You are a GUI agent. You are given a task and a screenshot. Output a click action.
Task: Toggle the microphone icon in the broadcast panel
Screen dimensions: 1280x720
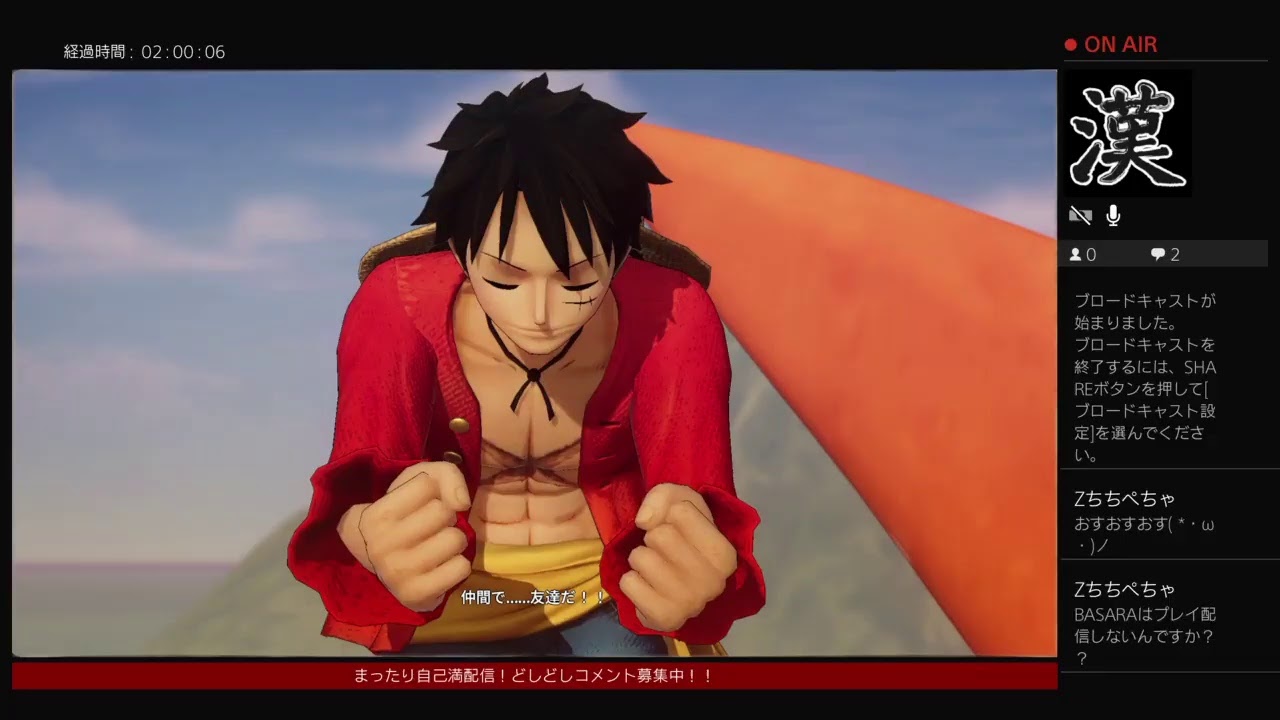pos(1113,215)
